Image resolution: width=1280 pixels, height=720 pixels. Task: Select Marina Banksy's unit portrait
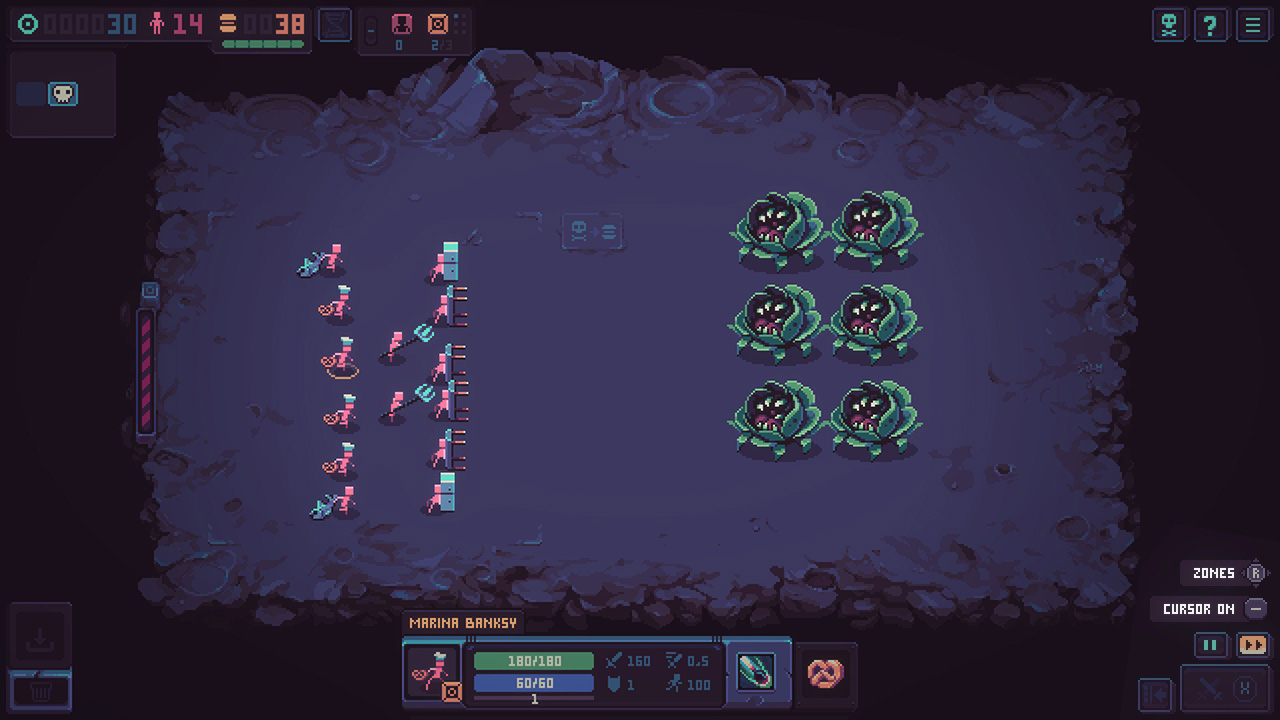[433, 672]
